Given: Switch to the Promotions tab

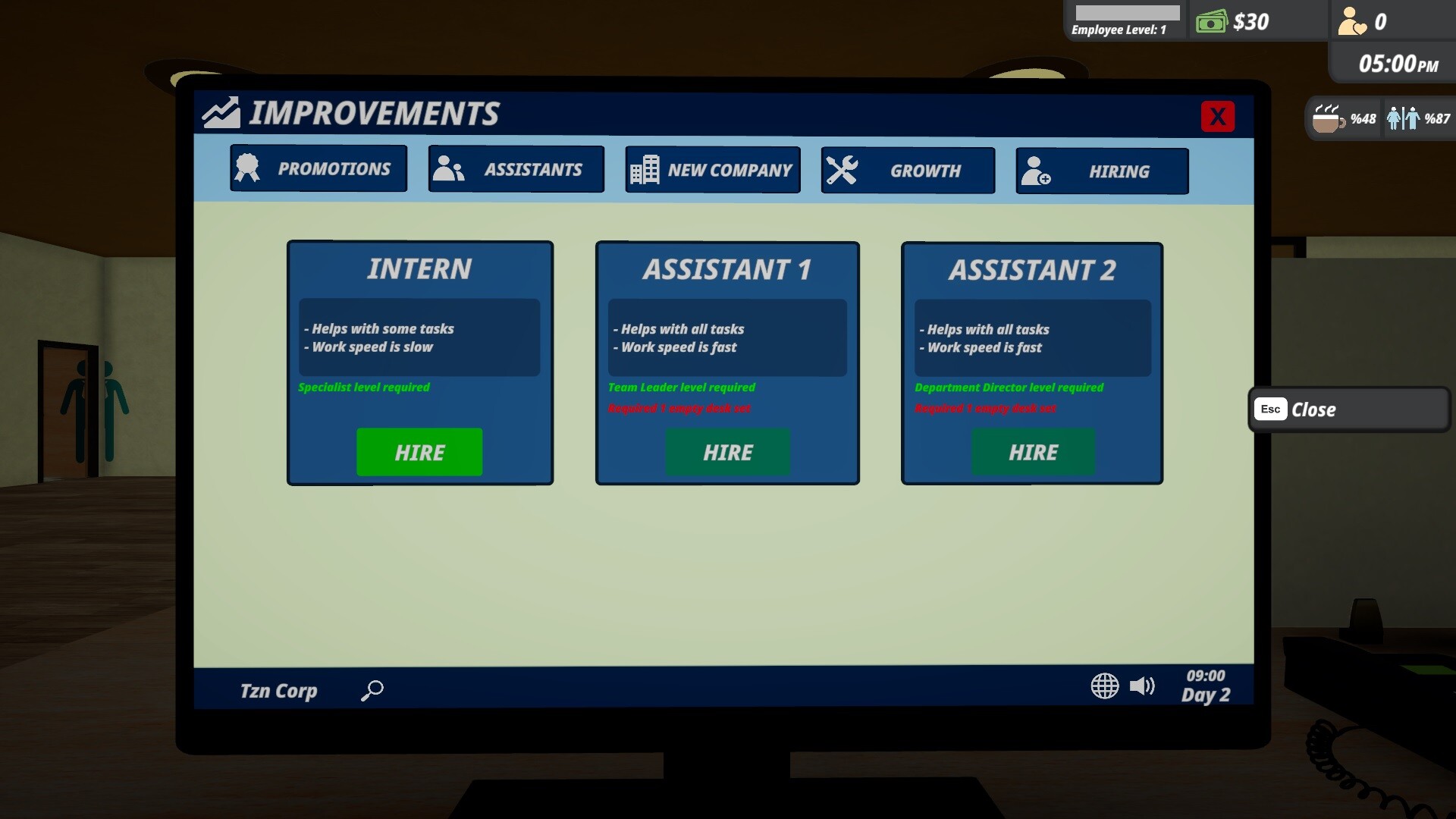Looking at the screenshot, I should click(x=318, y=168).
